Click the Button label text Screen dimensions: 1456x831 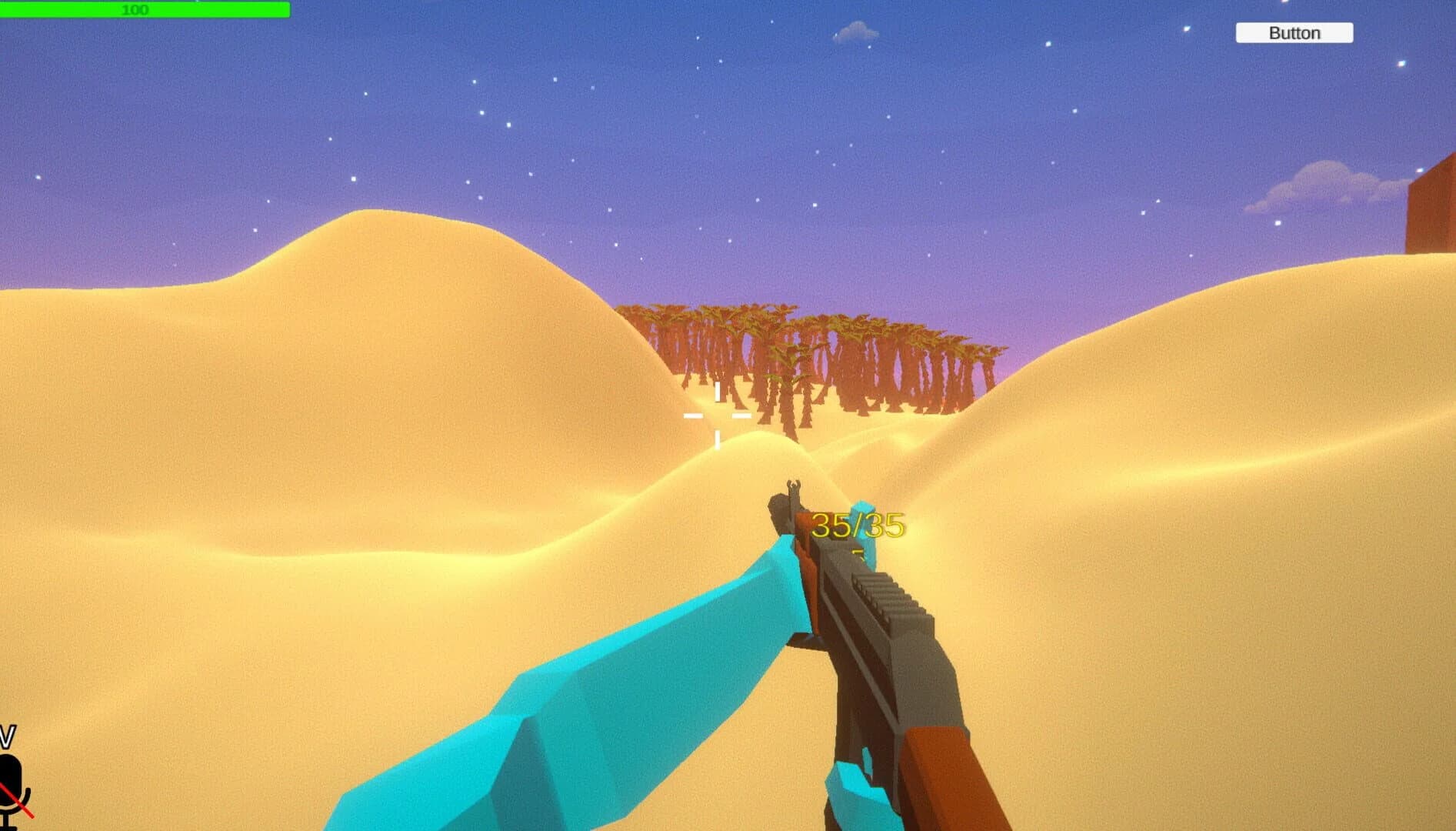point(1294,33)
